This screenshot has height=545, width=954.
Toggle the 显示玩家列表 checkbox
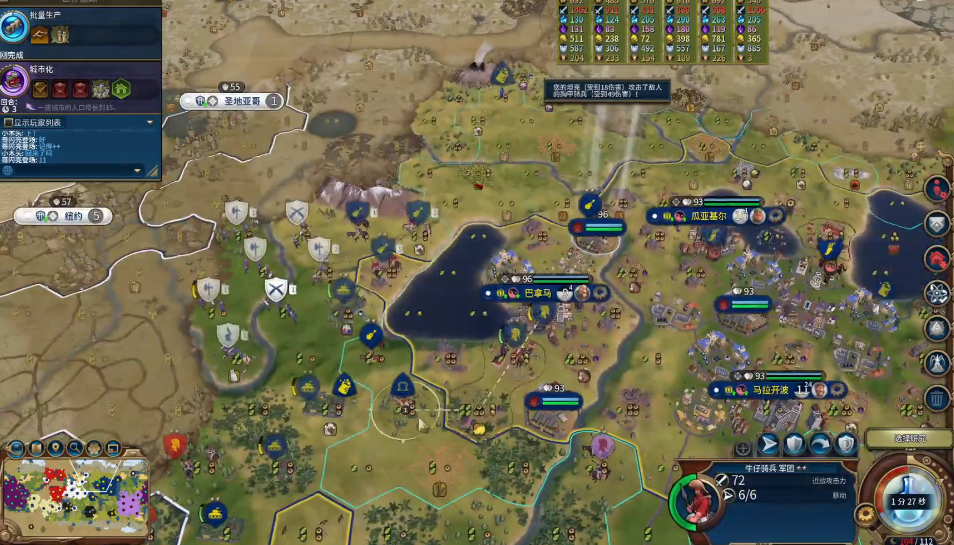[9, 122]
